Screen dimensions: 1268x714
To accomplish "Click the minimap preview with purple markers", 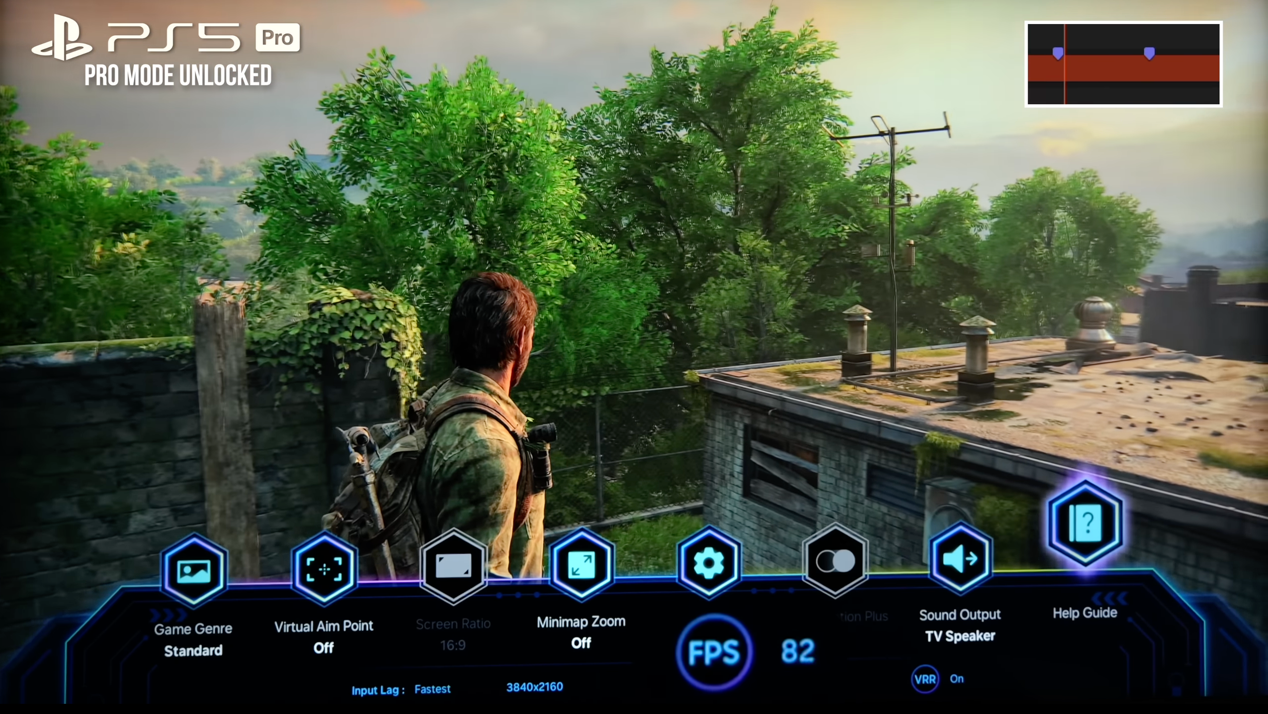I will click(1123, 64).
